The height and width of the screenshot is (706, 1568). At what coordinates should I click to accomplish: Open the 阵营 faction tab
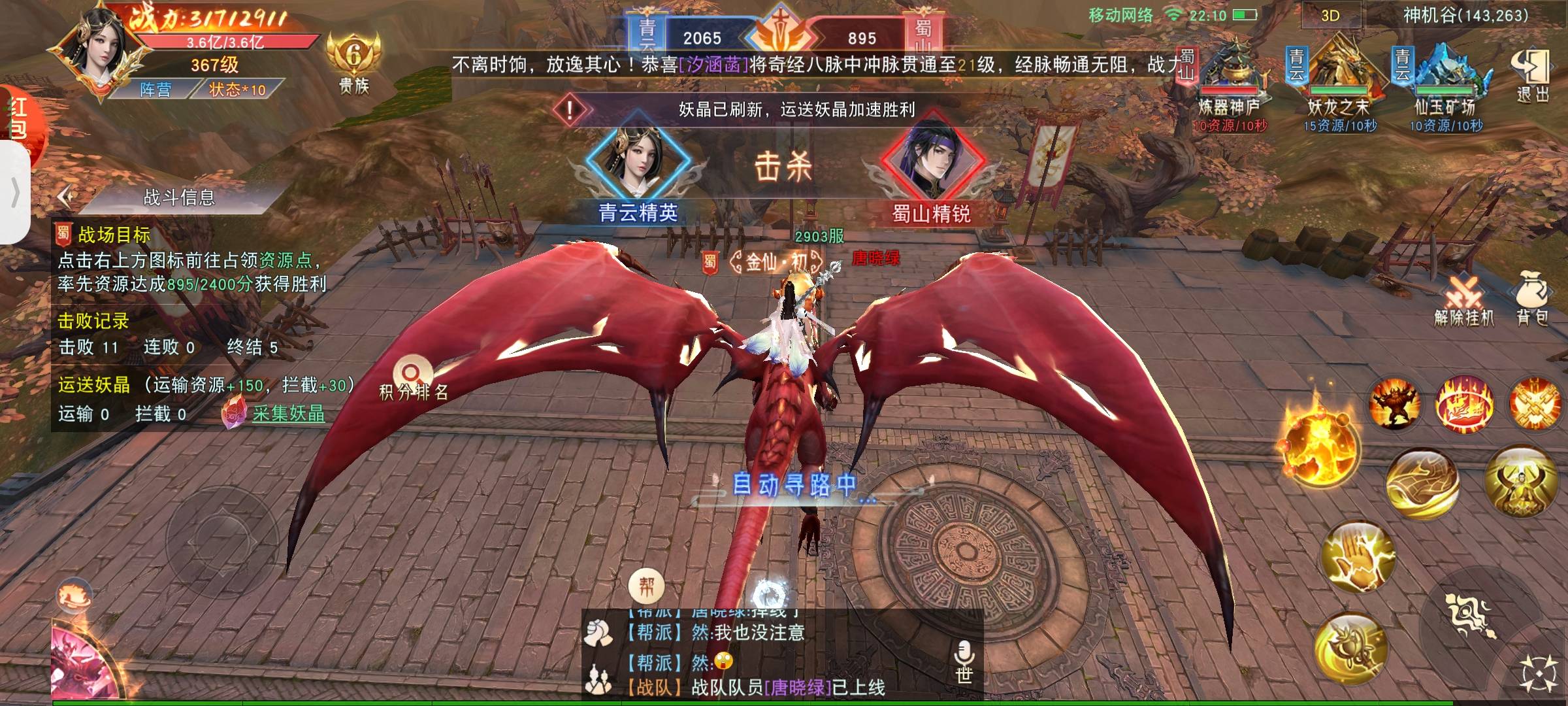155,90
